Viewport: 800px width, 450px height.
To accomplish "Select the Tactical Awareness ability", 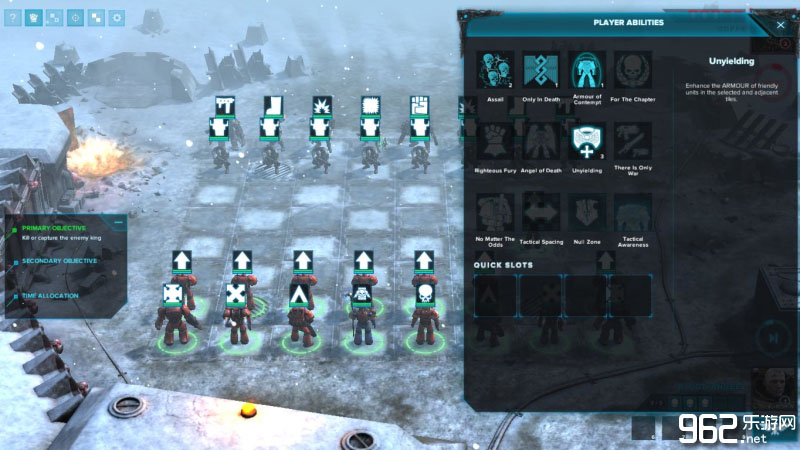I will click(633, 213).
